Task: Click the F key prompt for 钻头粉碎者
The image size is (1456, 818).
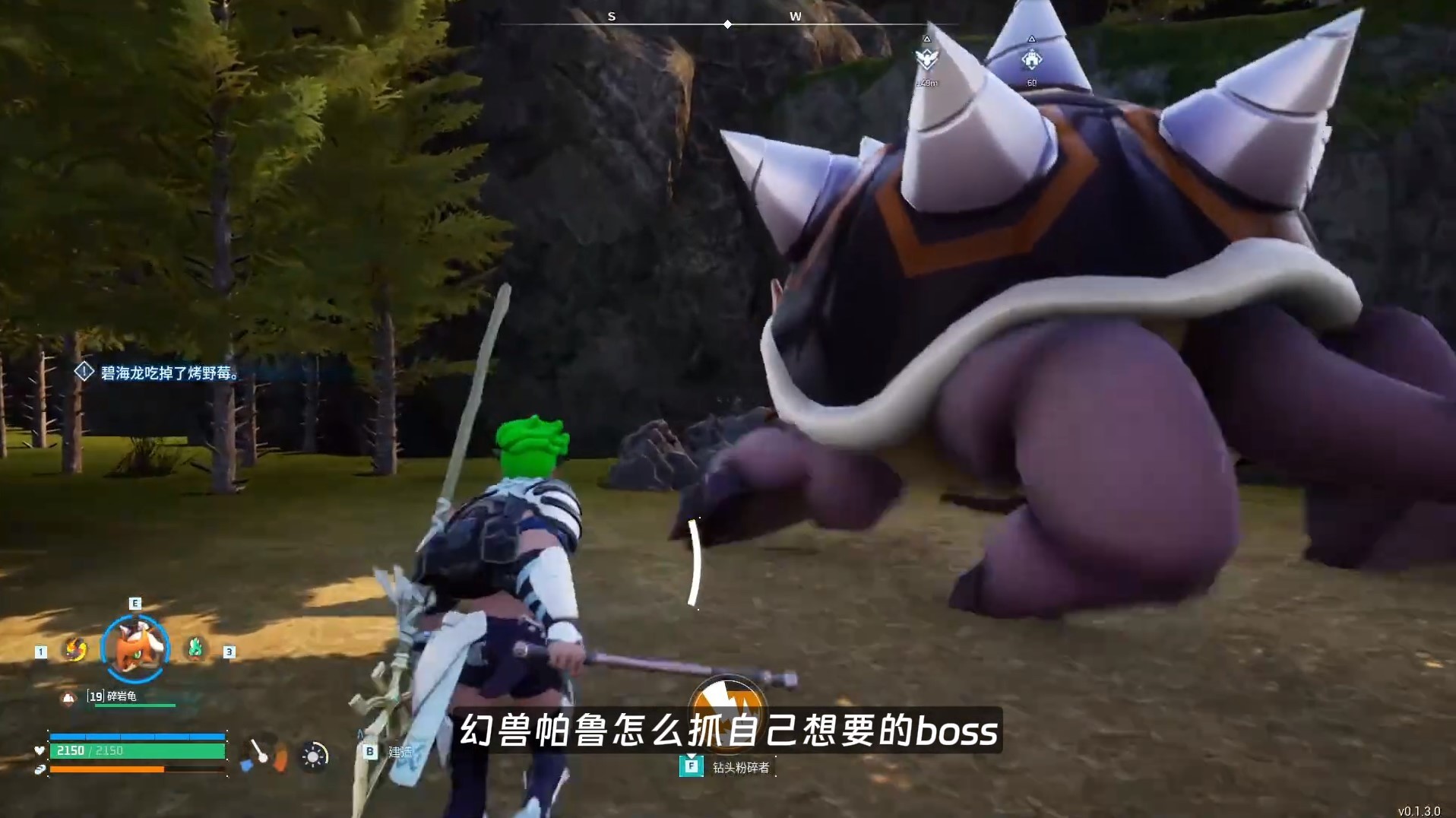Action: pyautogui.click(x=690, y=766)
